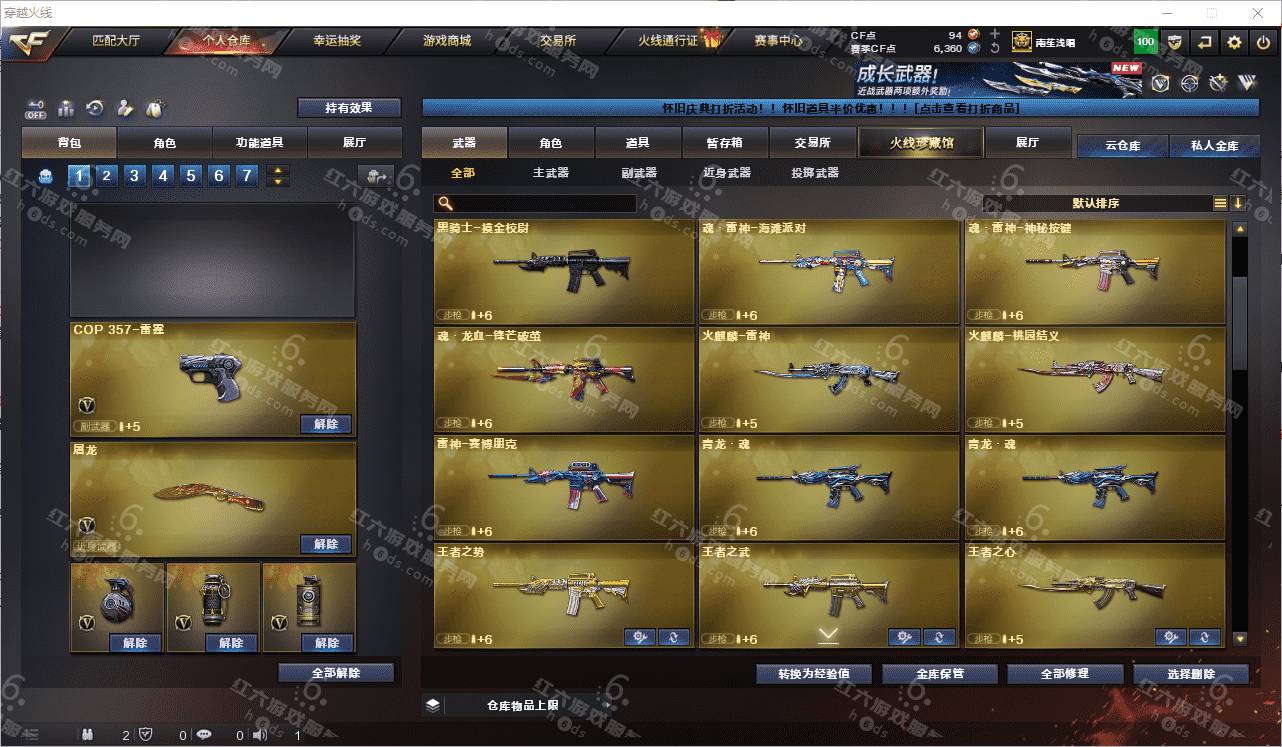Filter by 主武器 primary weapons
Image resolution: width=1282 pixels, height=747 pixels.
[550, 173]
